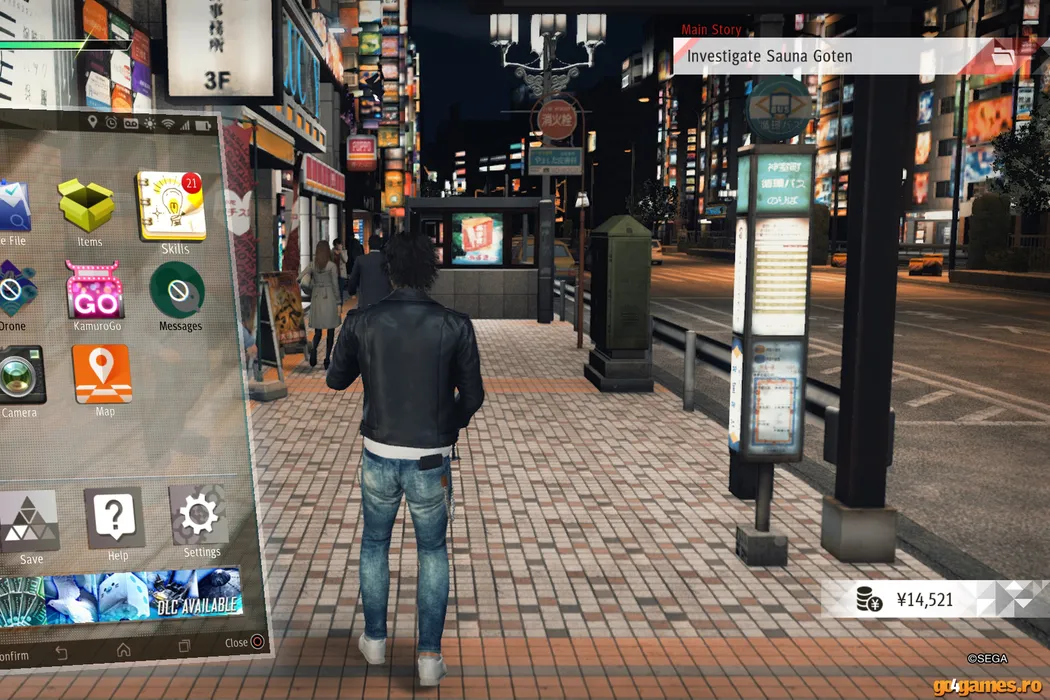Open the Messages app

click(178, 291)
